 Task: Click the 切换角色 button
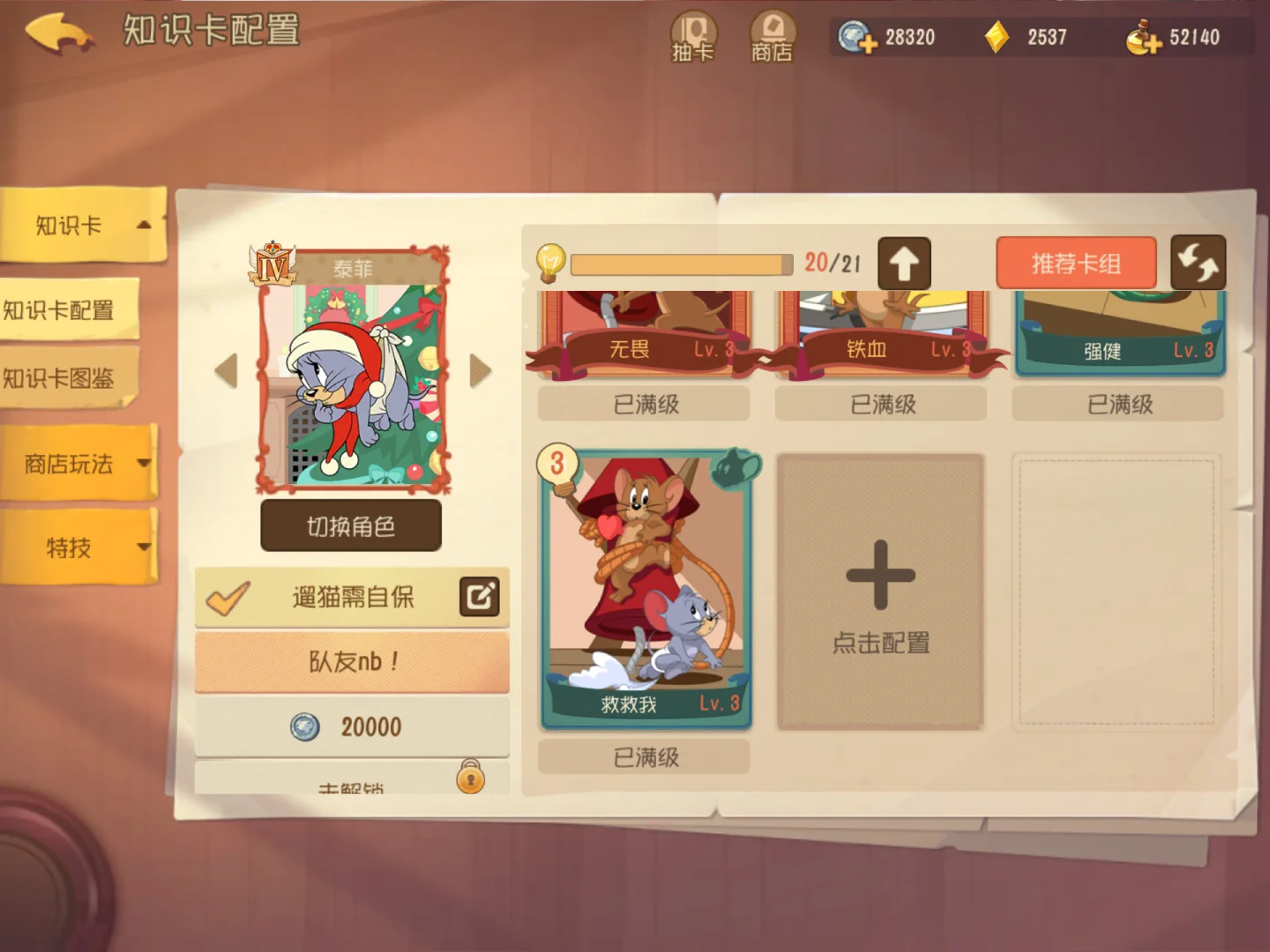click(350, 526)
